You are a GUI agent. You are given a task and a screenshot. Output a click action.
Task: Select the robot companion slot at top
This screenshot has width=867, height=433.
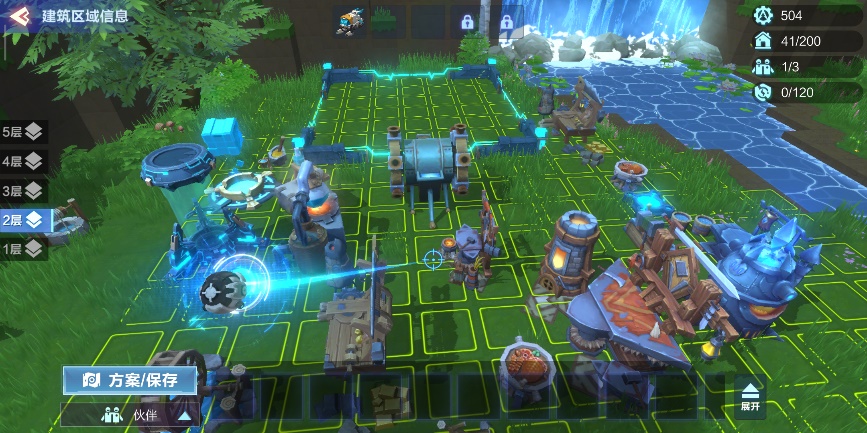350,17
